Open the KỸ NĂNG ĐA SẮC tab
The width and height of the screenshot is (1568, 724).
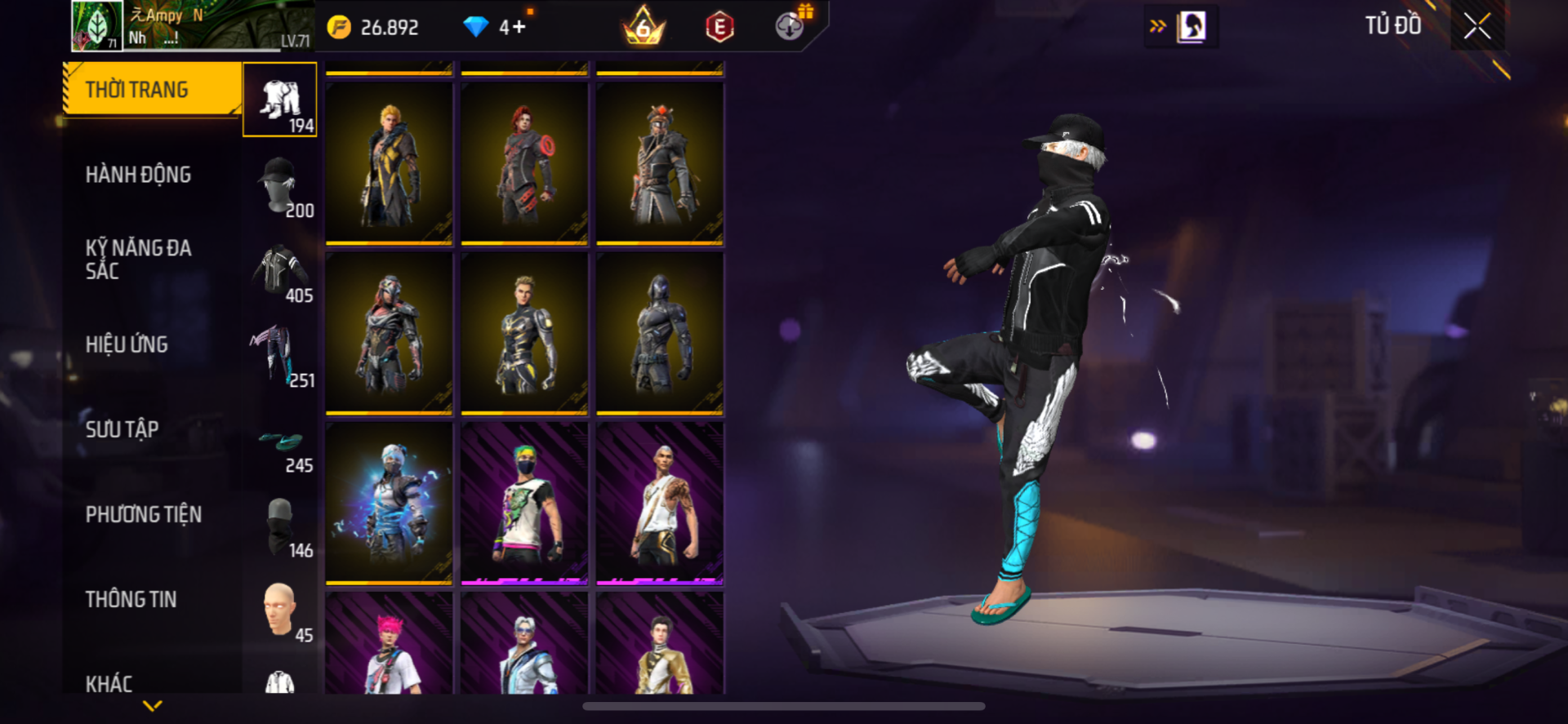(139, 260)
